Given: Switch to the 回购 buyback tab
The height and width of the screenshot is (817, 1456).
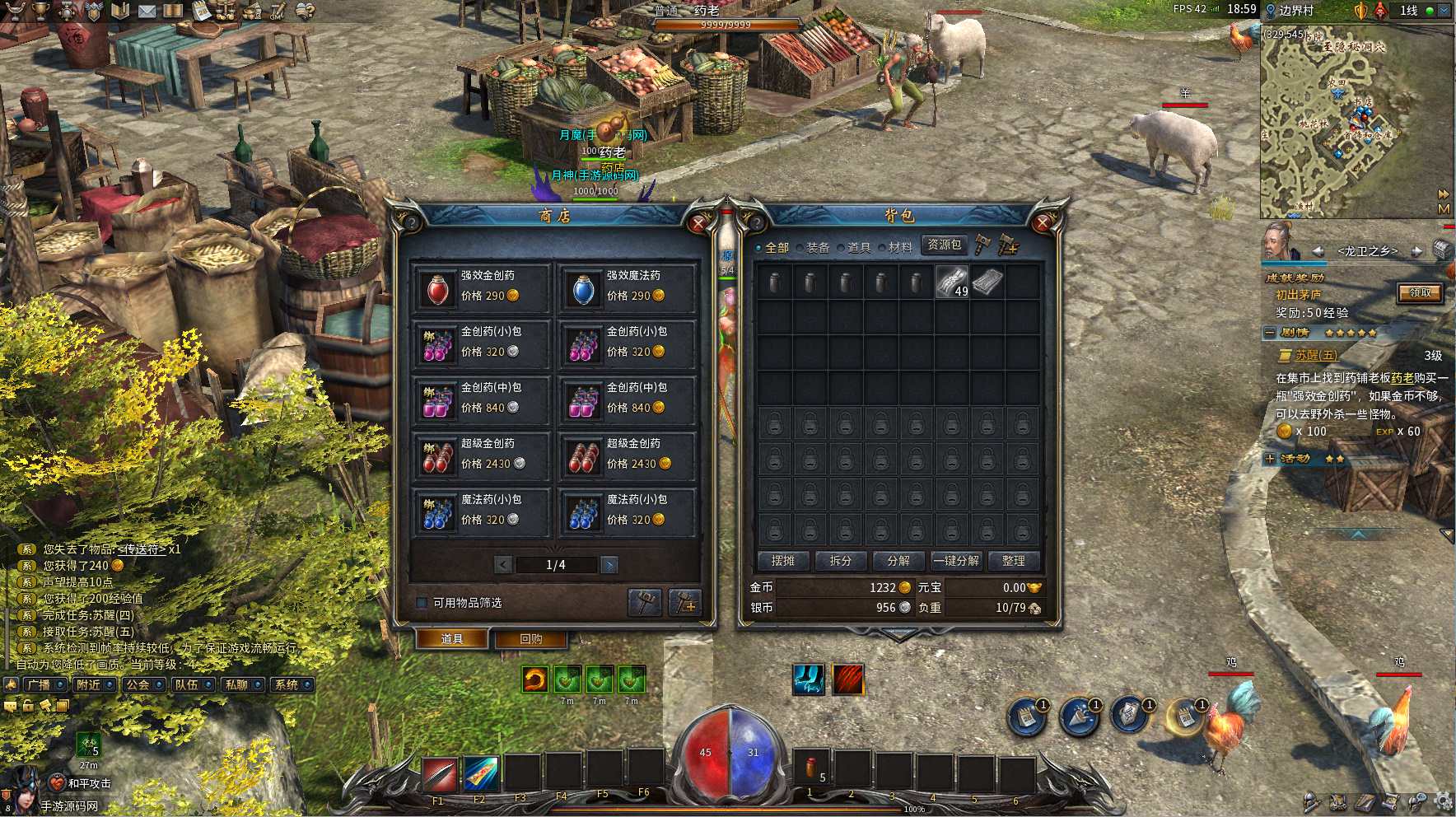Looking at the screenshot, I should pos(530,639).
